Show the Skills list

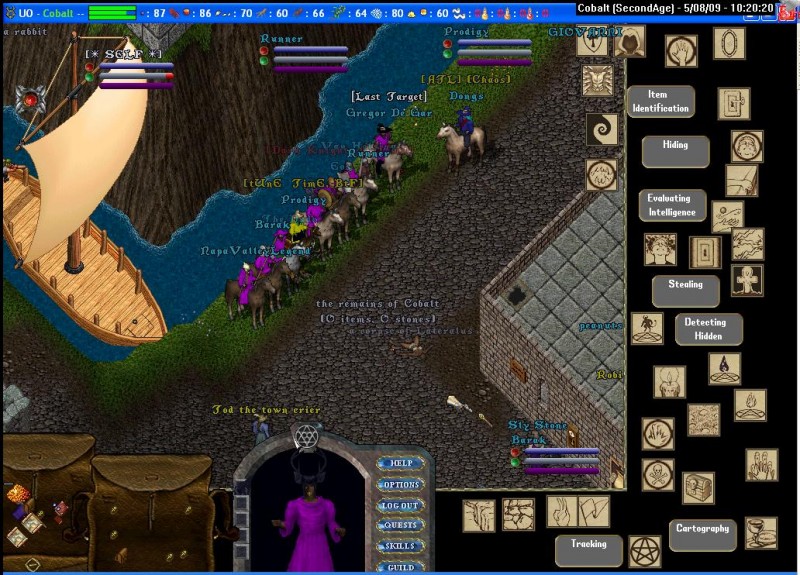coord(401,546)
